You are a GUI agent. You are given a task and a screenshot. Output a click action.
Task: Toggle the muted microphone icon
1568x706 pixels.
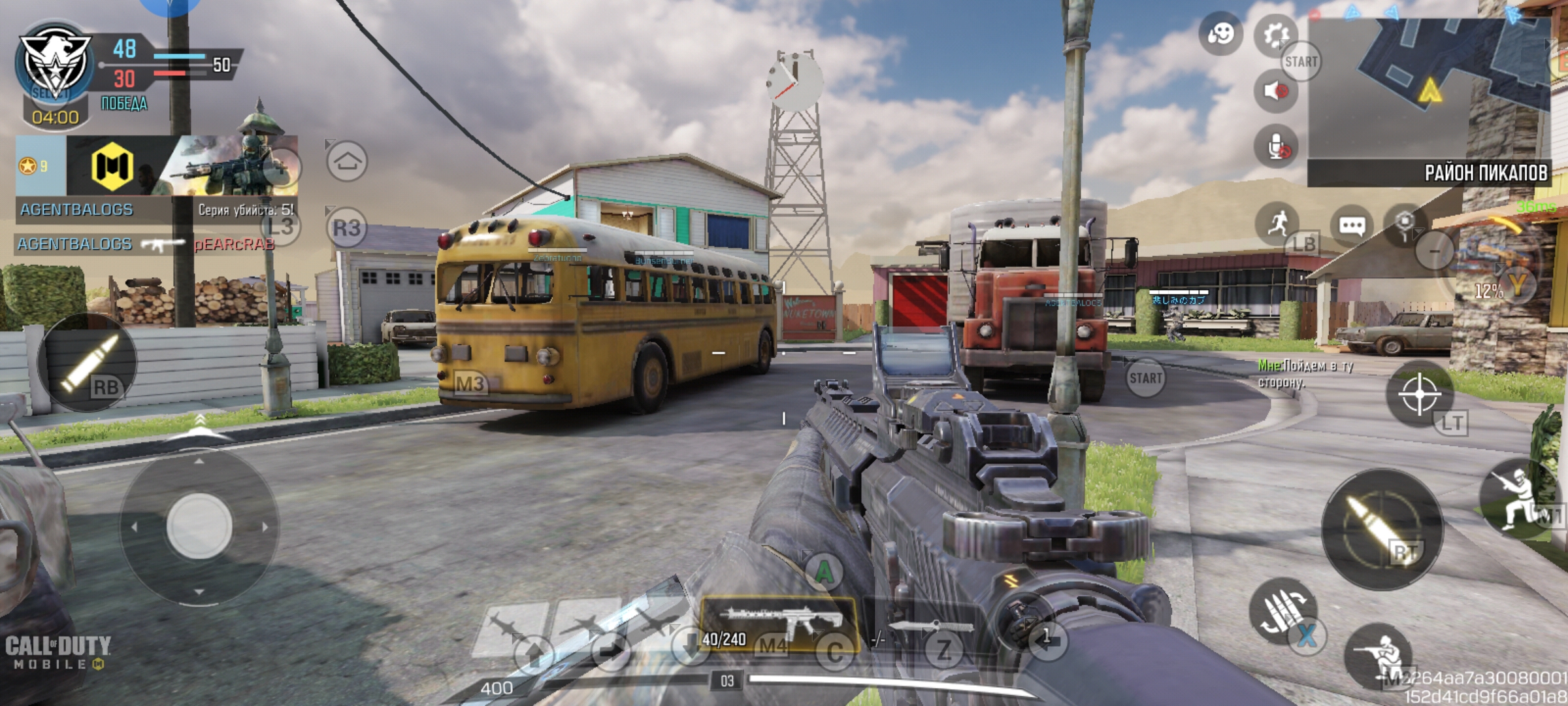[x=1275, y=148]
